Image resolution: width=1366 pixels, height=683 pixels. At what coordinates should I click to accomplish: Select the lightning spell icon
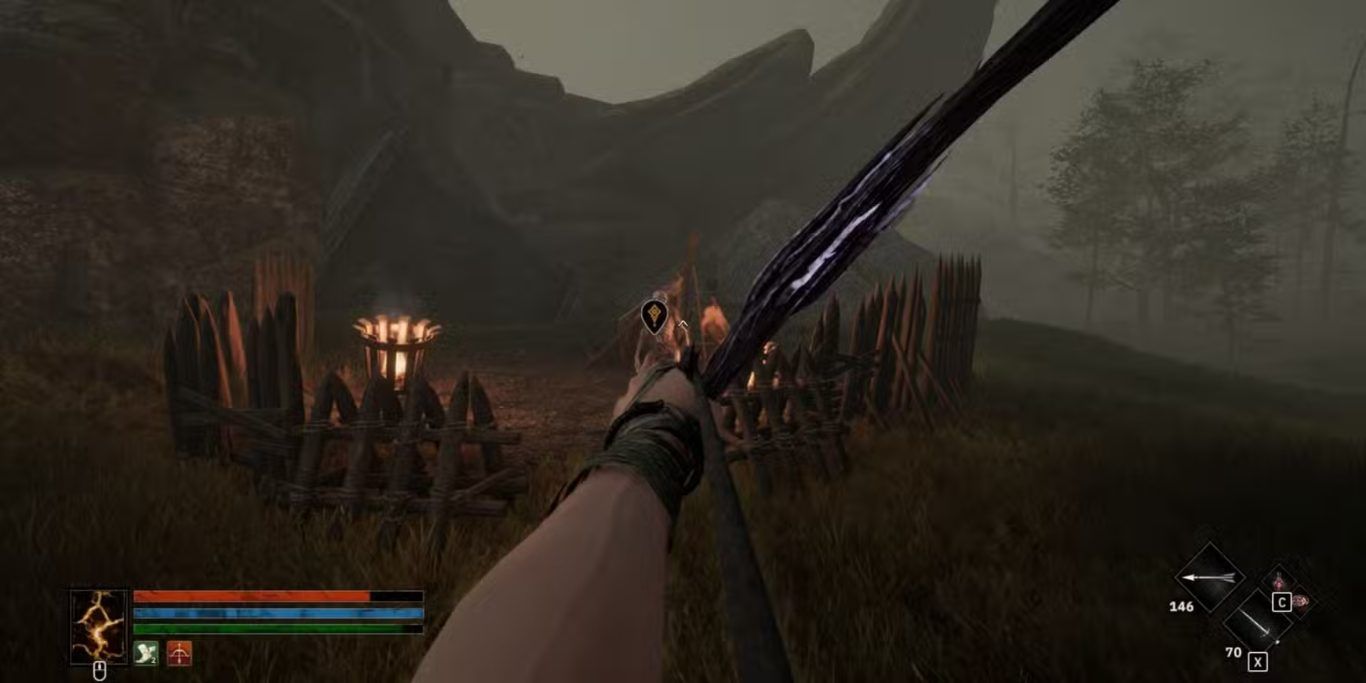point(99,626)
